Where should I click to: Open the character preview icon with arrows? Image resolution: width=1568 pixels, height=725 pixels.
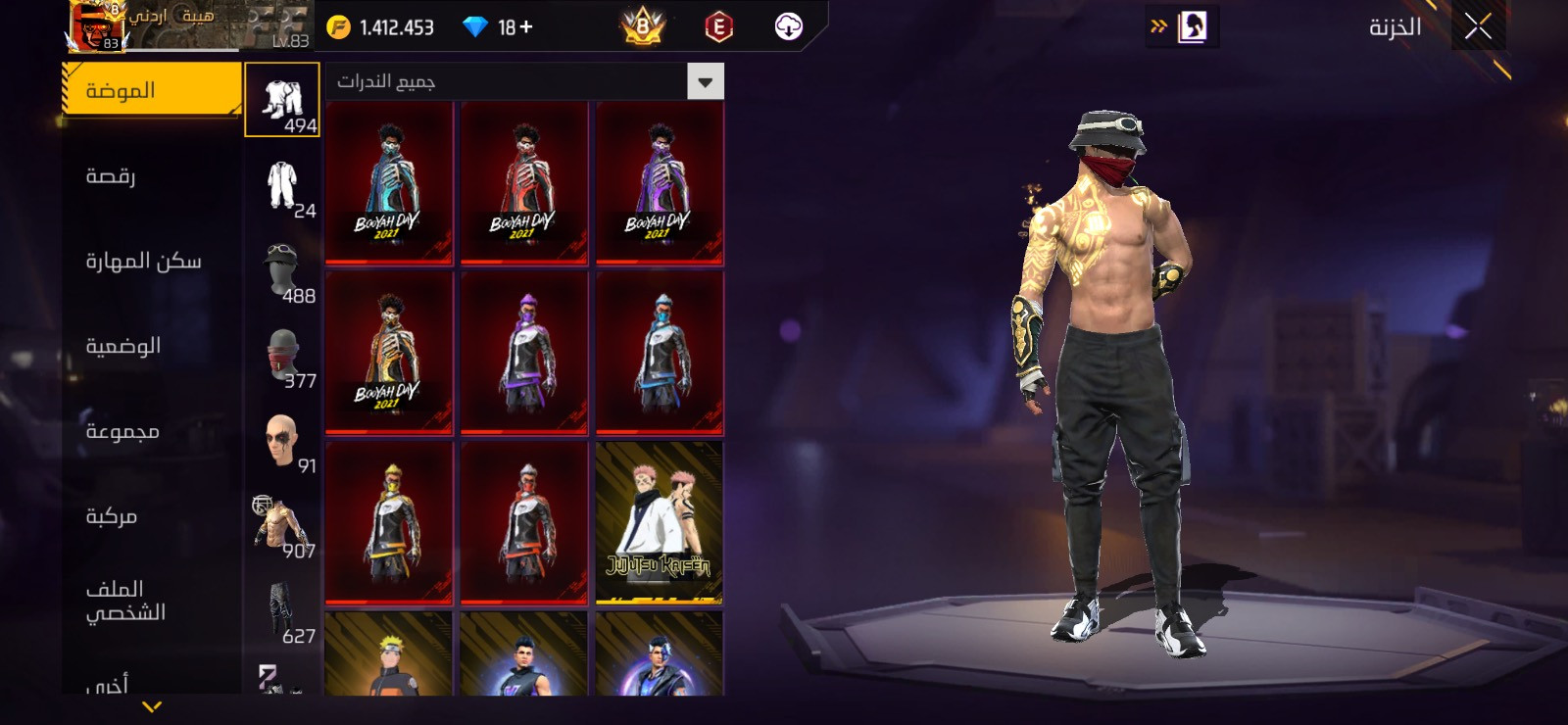(1183, 26)
